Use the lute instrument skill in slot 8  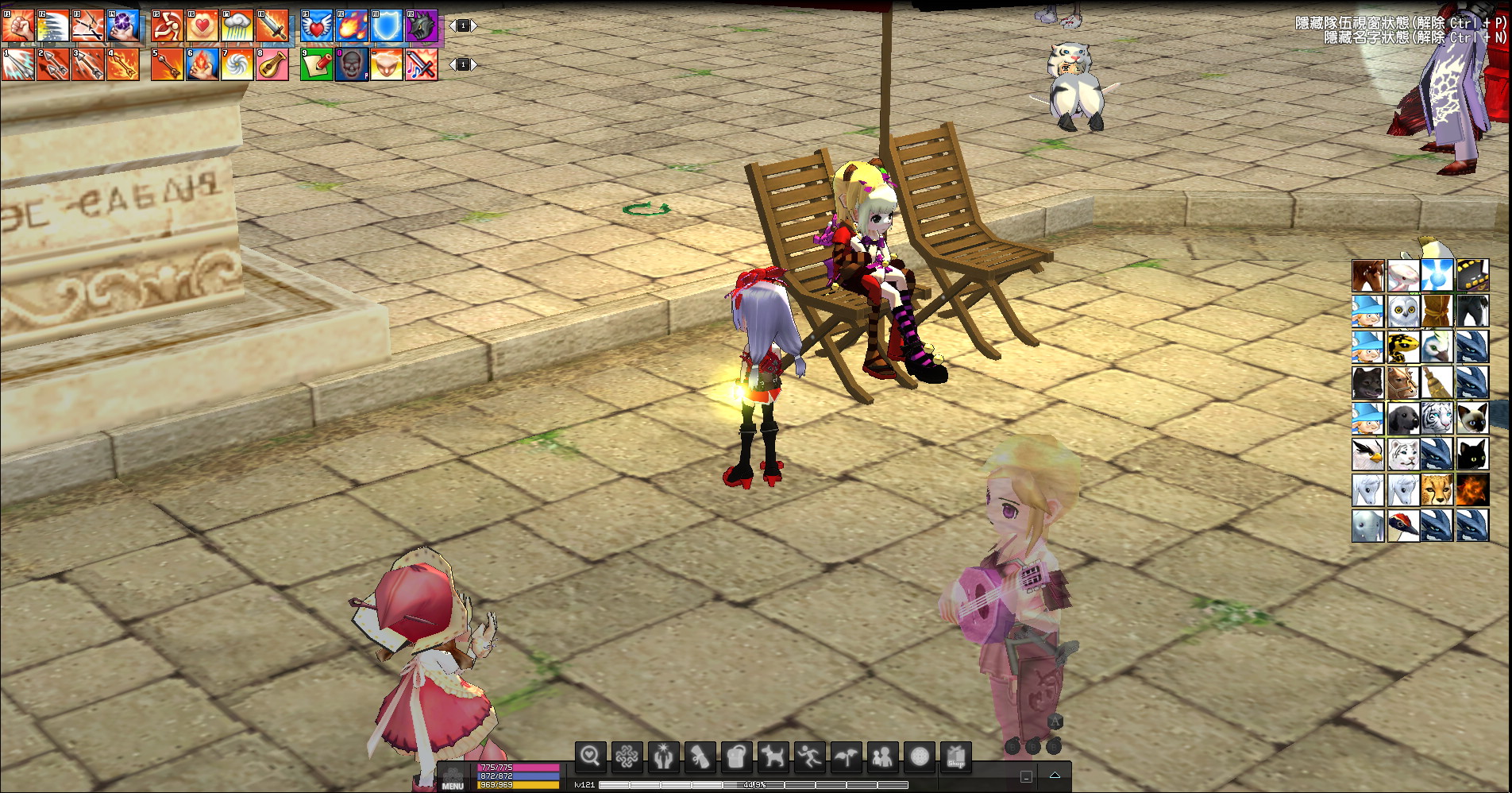[272, 65]
